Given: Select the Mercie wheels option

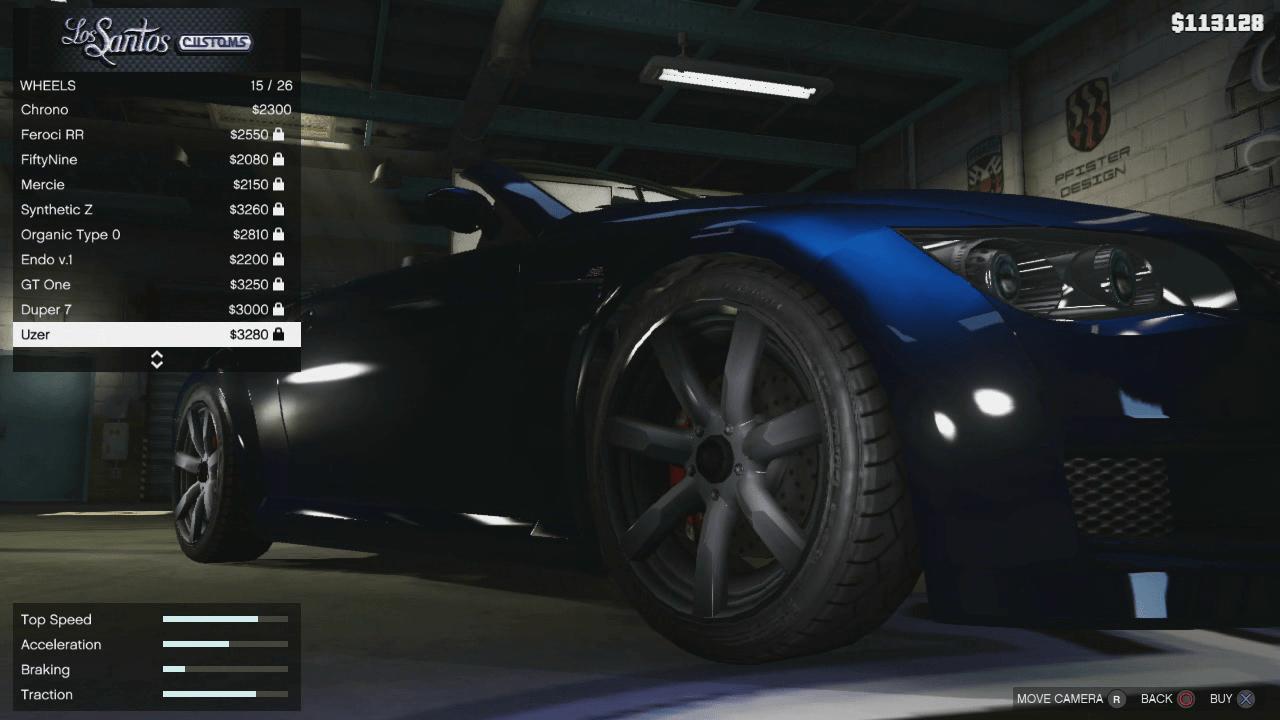Looking at the screenshot, I should 100,184.
